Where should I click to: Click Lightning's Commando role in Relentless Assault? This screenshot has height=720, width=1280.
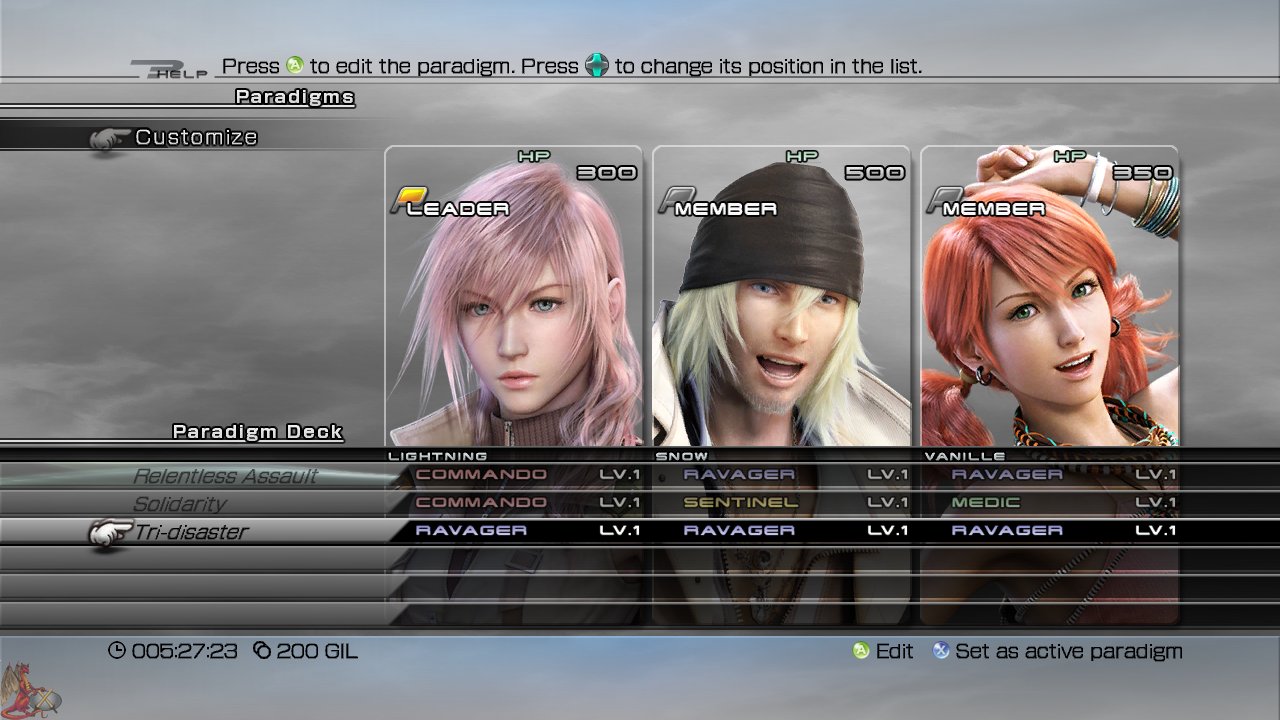coord(481,475)
